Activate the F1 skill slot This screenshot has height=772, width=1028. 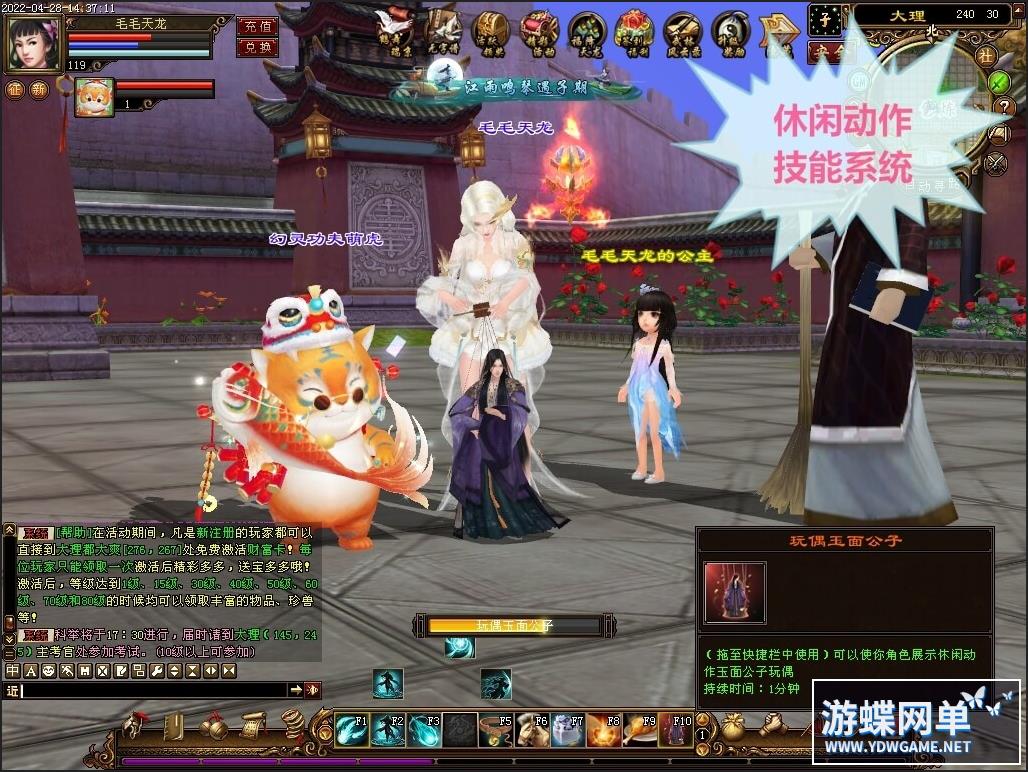click(351, 730)
